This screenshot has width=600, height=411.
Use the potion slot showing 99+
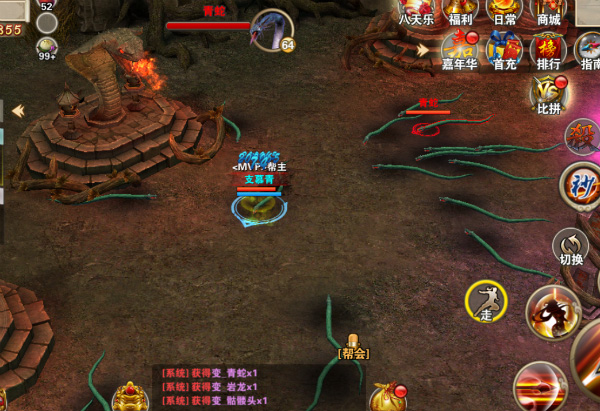point(46,48)
